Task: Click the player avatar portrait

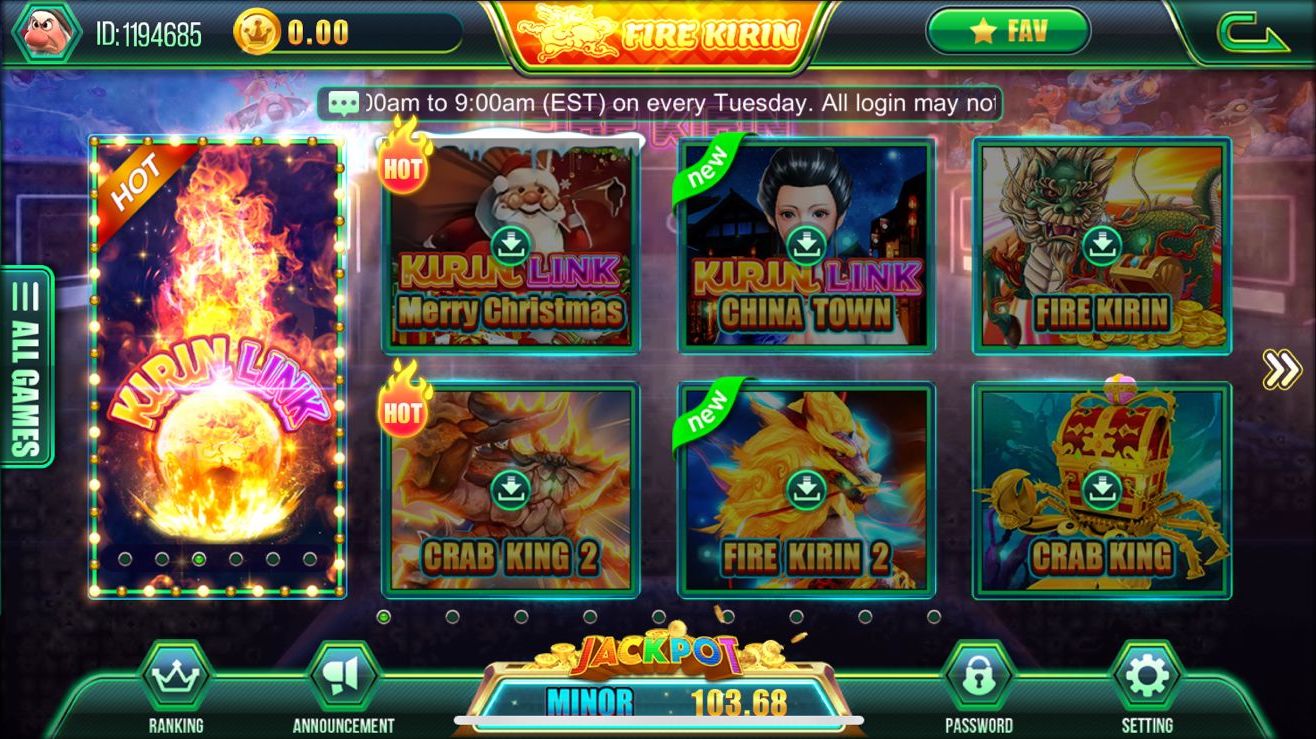Action: pos(44,32)
